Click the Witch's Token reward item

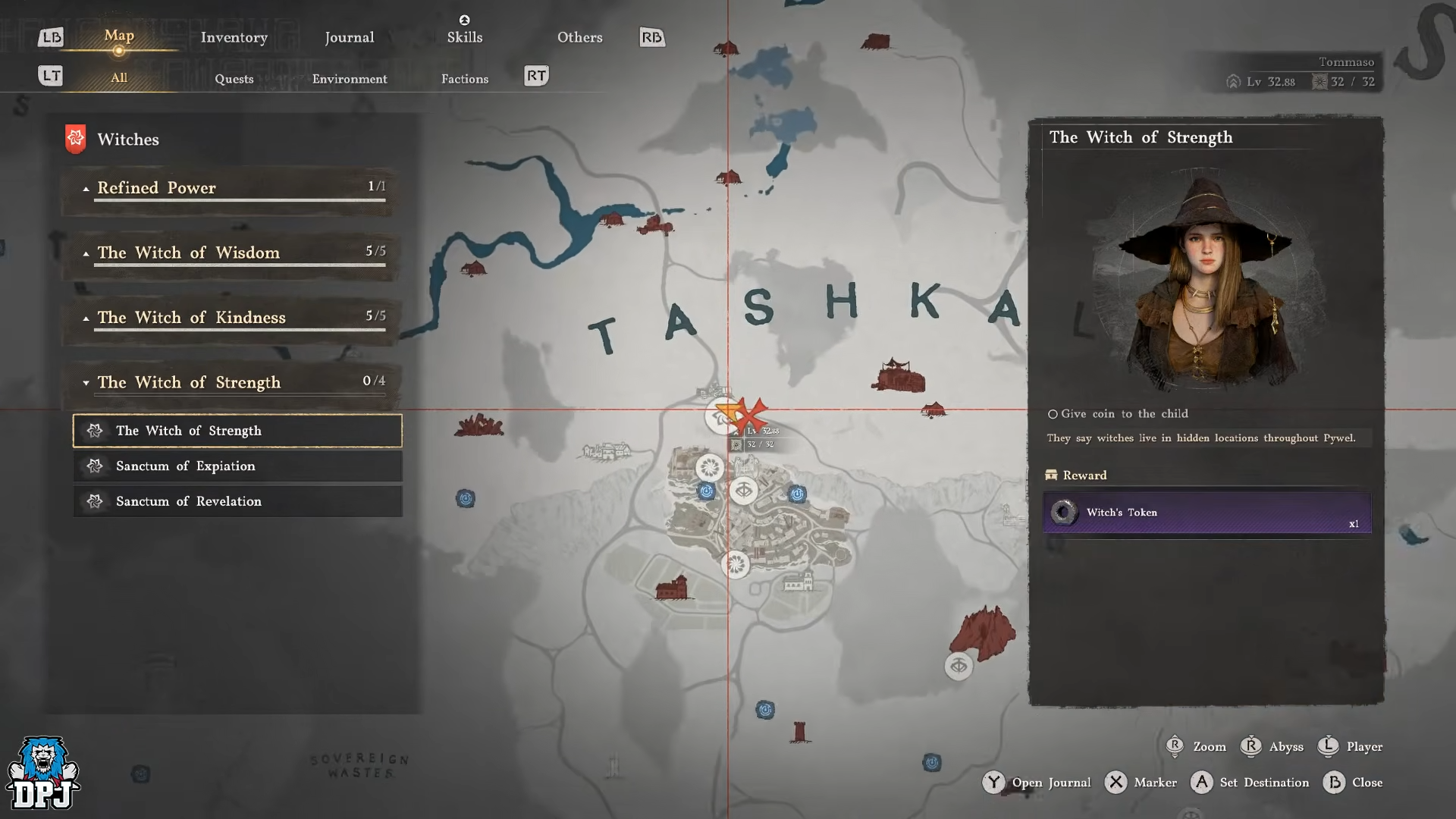click(1207, 513)
